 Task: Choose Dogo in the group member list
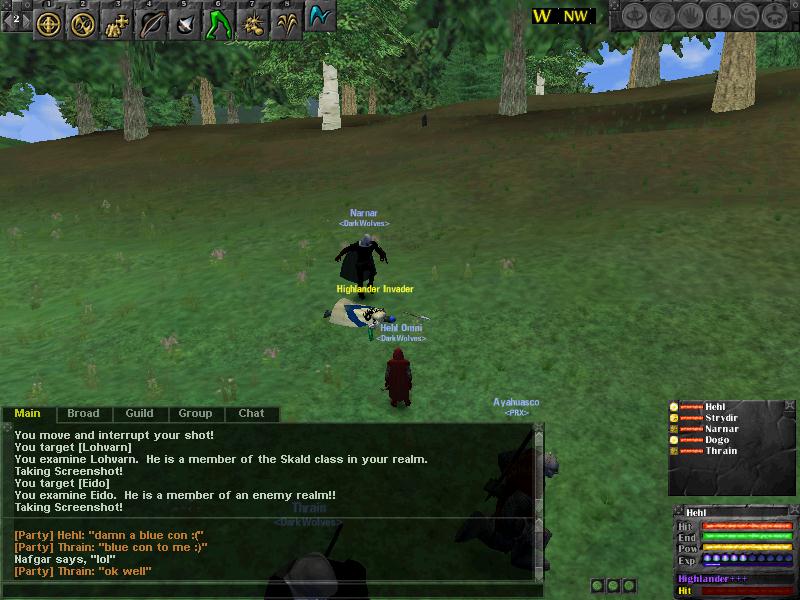(717, 440)
